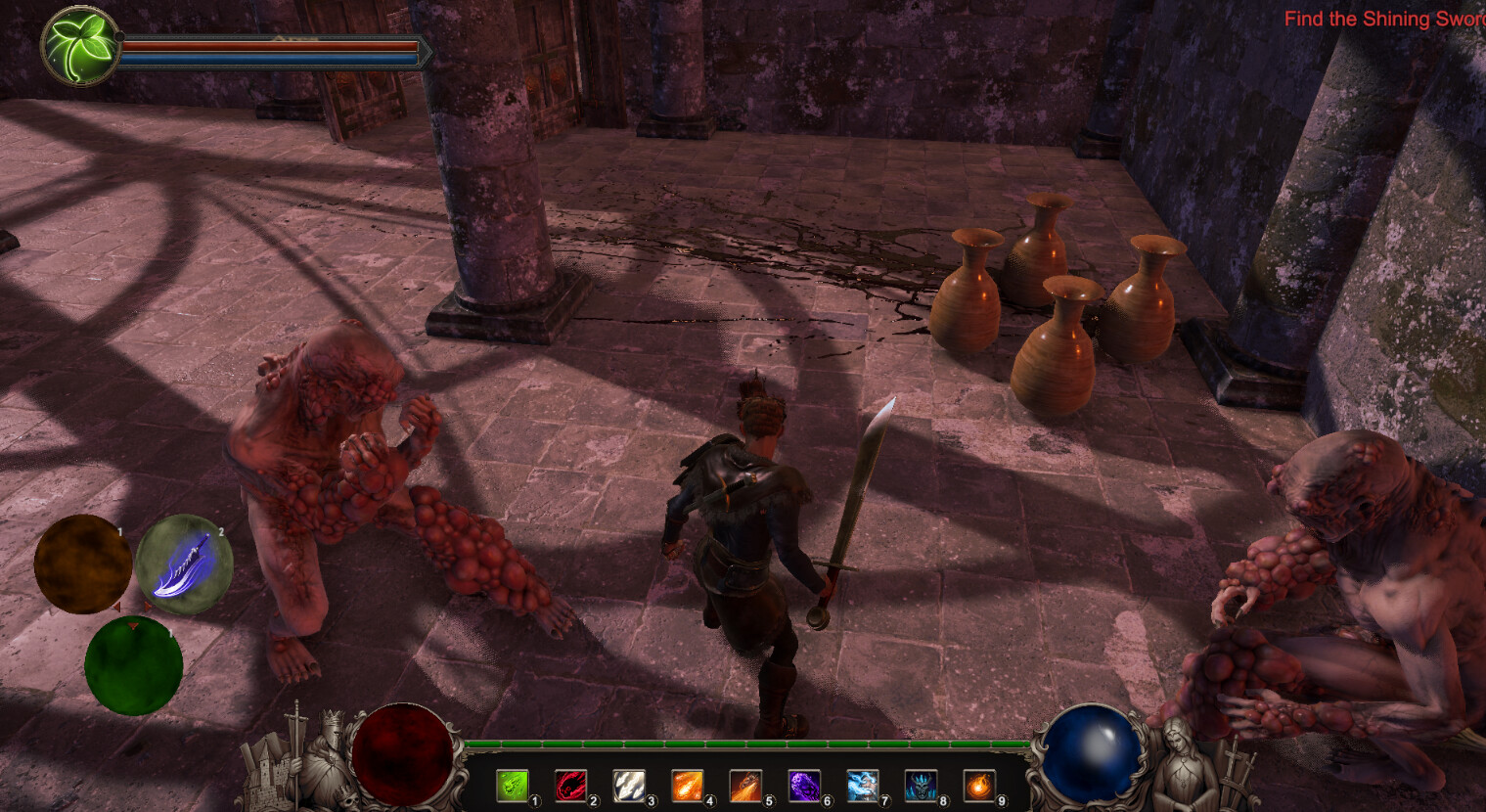Activate the purple skull spell in slot 6

804,785
